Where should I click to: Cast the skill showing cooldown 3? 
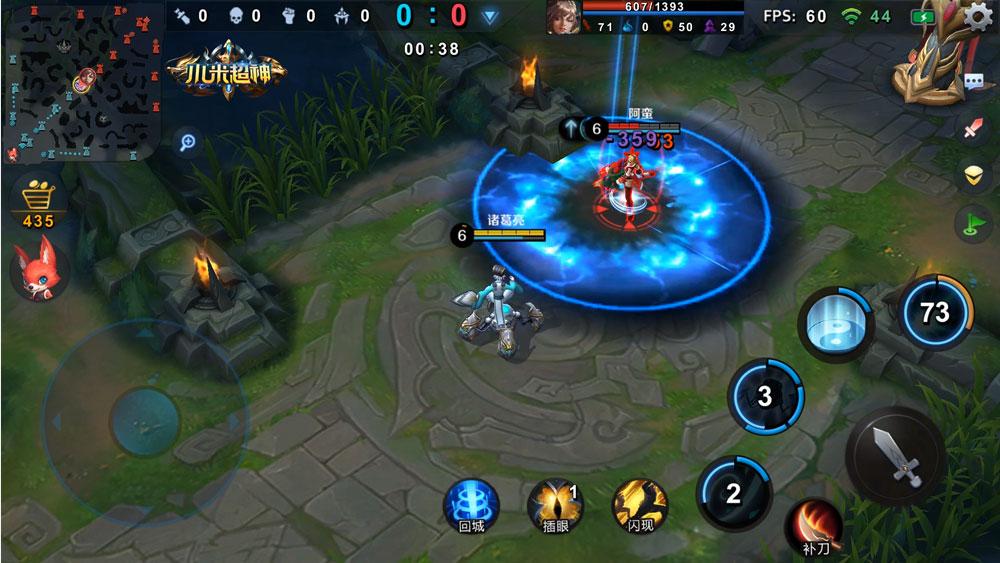tap(765, 397)
